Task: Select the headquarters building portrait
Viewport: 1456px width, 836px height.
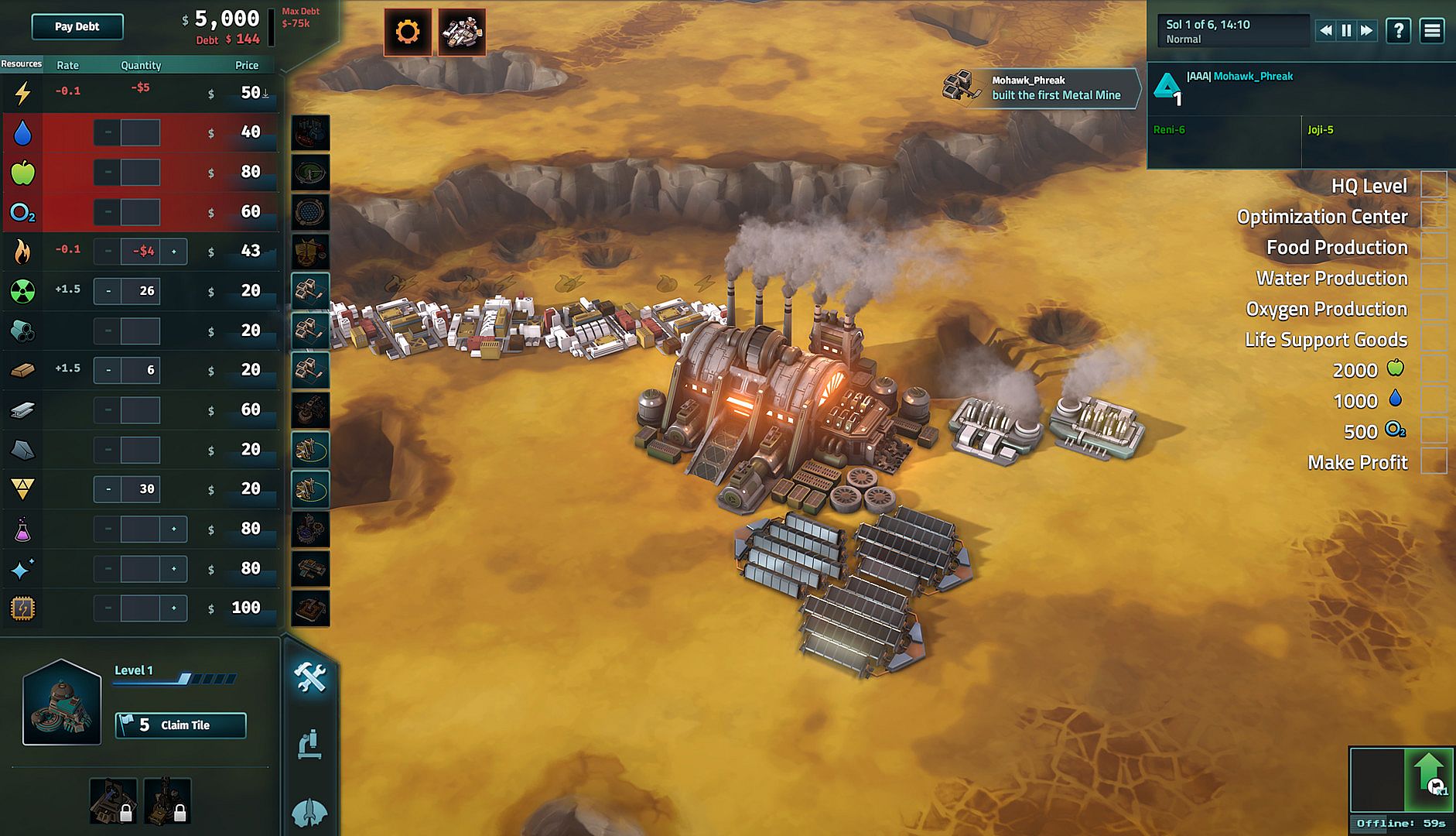Action: (x=62, y=703)
